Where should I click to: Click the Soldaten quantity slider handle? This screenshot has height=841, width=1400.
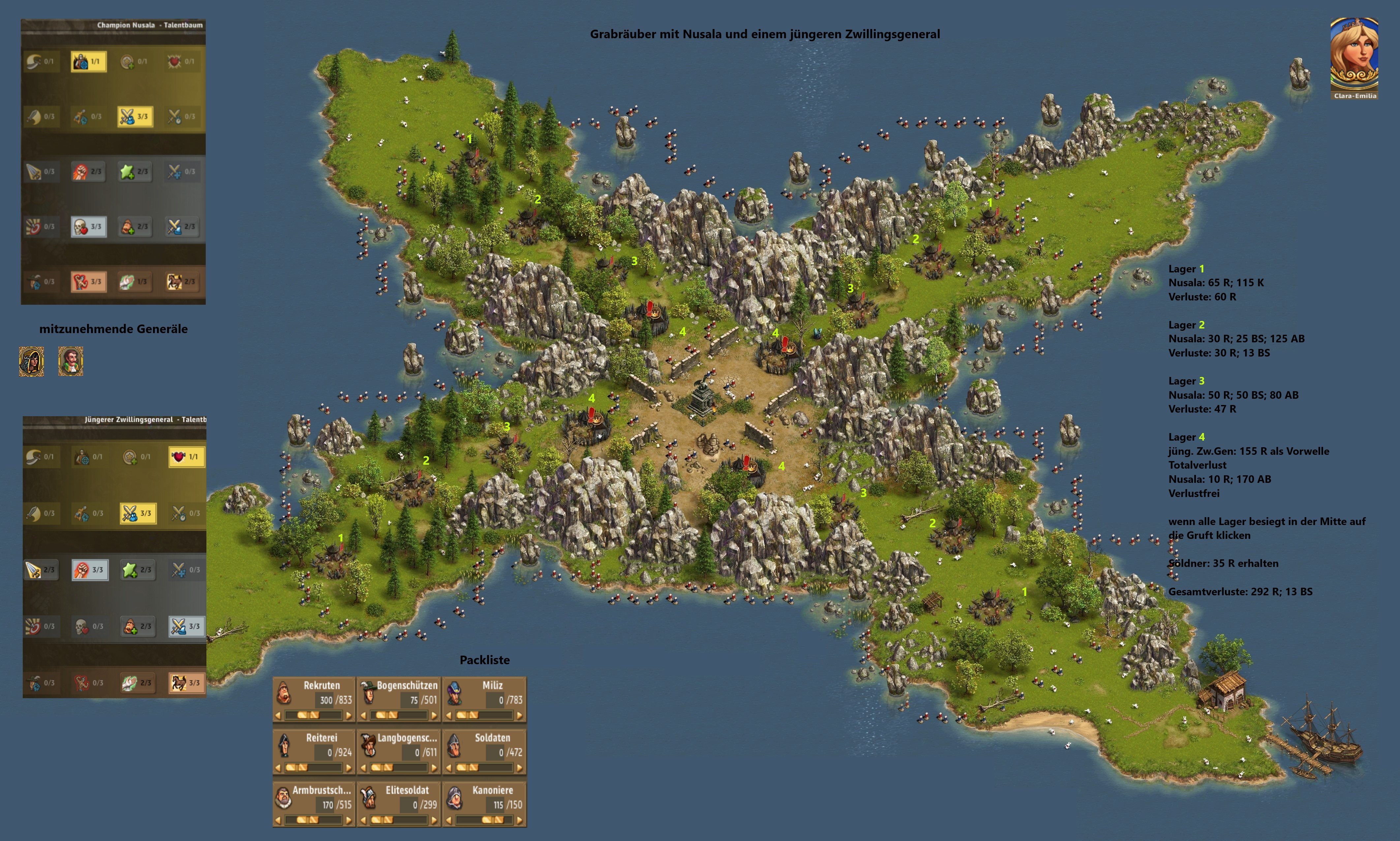(x=469, y=768)
